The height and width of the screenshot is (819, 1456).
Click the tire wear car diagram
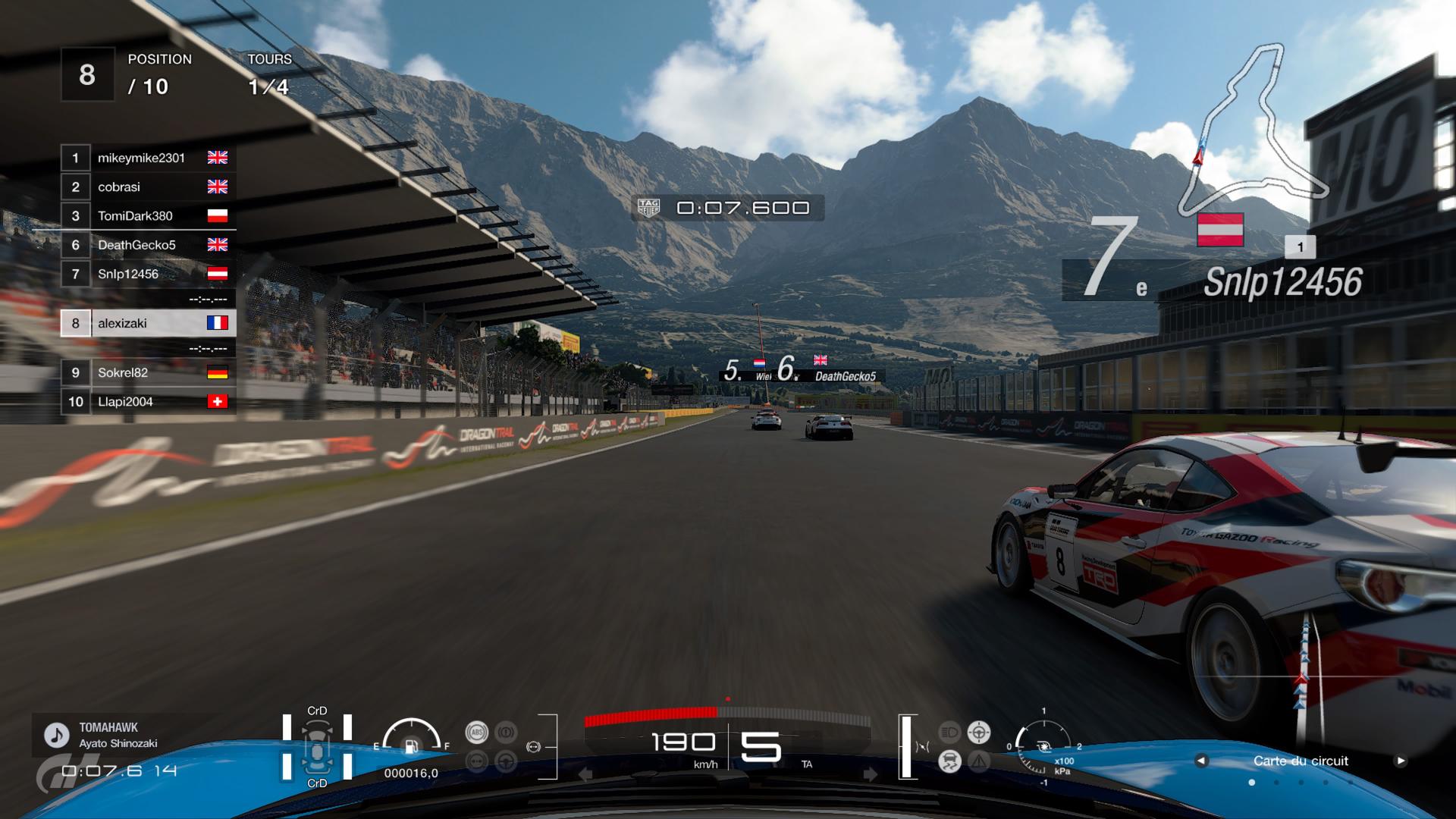coord(317,747)
